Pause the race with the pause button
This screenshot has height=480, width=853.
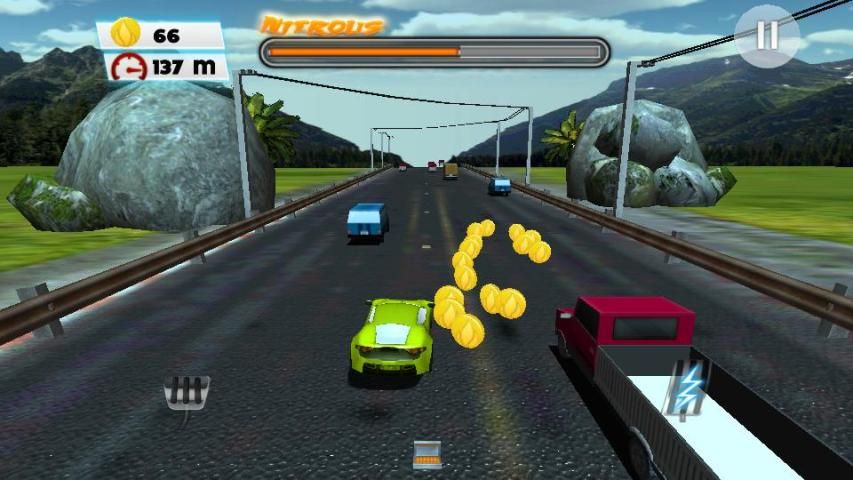(767, 36)
